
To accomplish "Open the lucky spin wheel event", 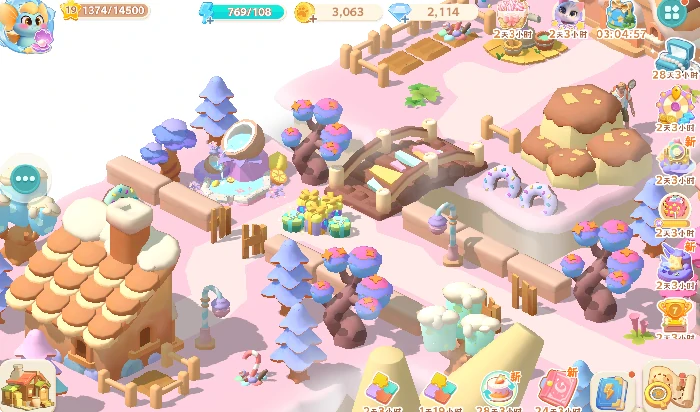I will click(x=678, y=104).
